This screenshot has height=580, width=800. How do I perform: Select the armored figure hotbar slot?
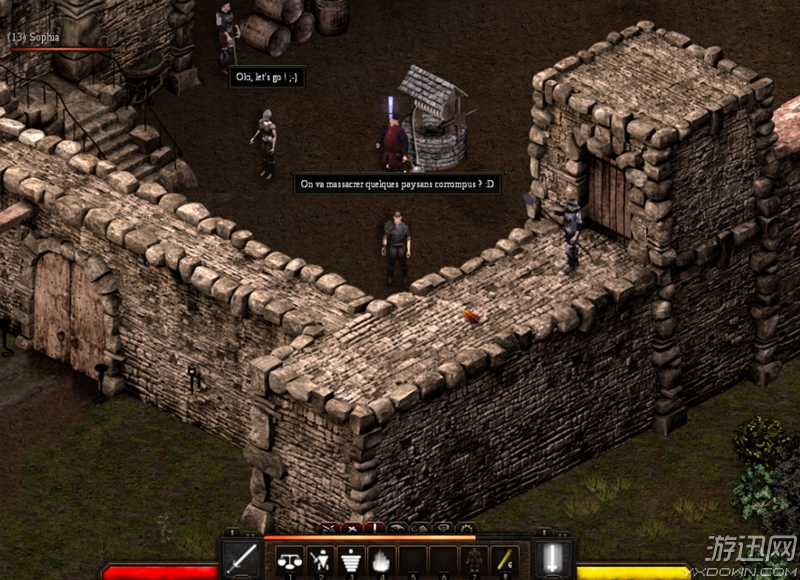474,561
